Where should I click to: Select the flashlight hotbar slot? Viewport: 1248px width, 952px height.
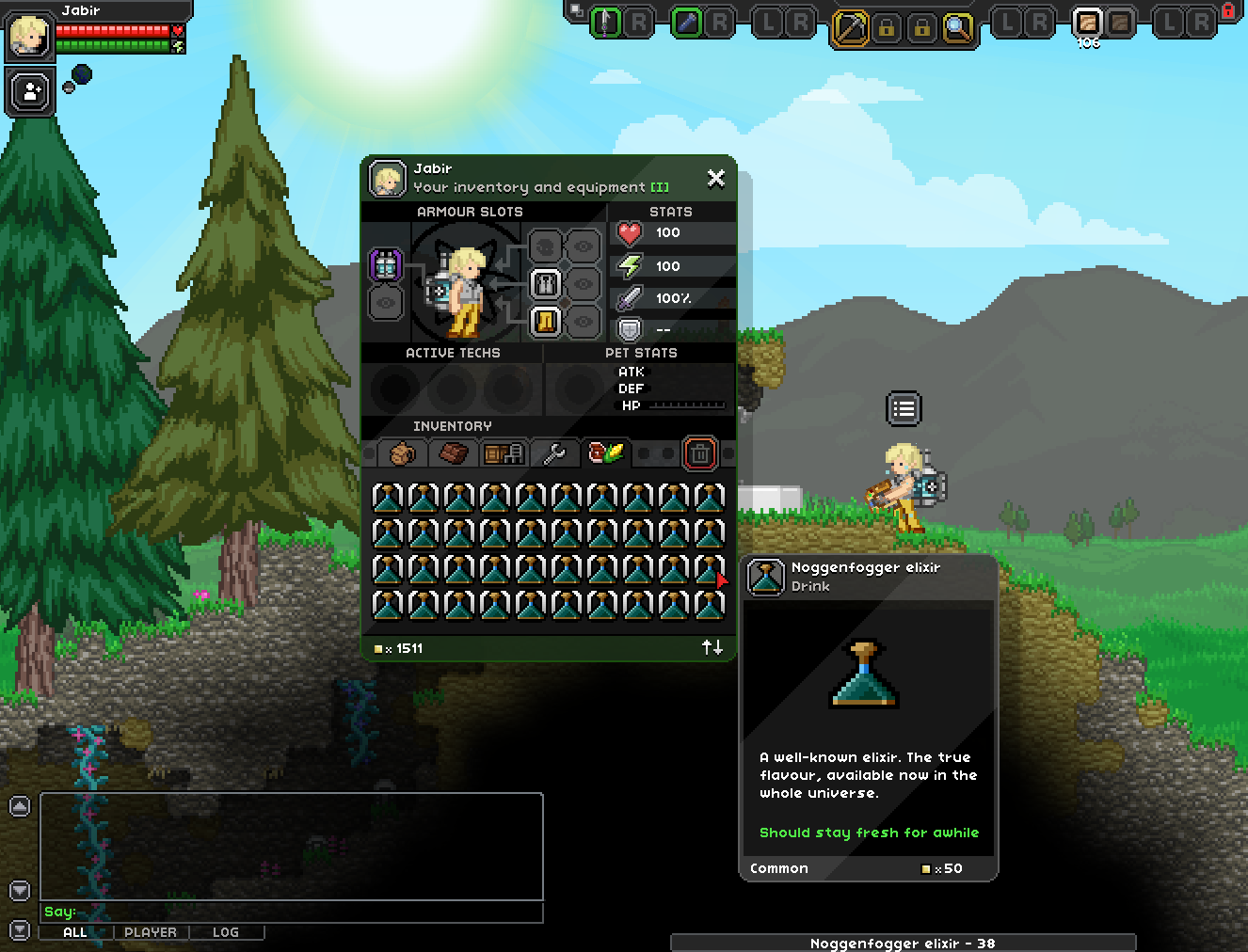687,22
